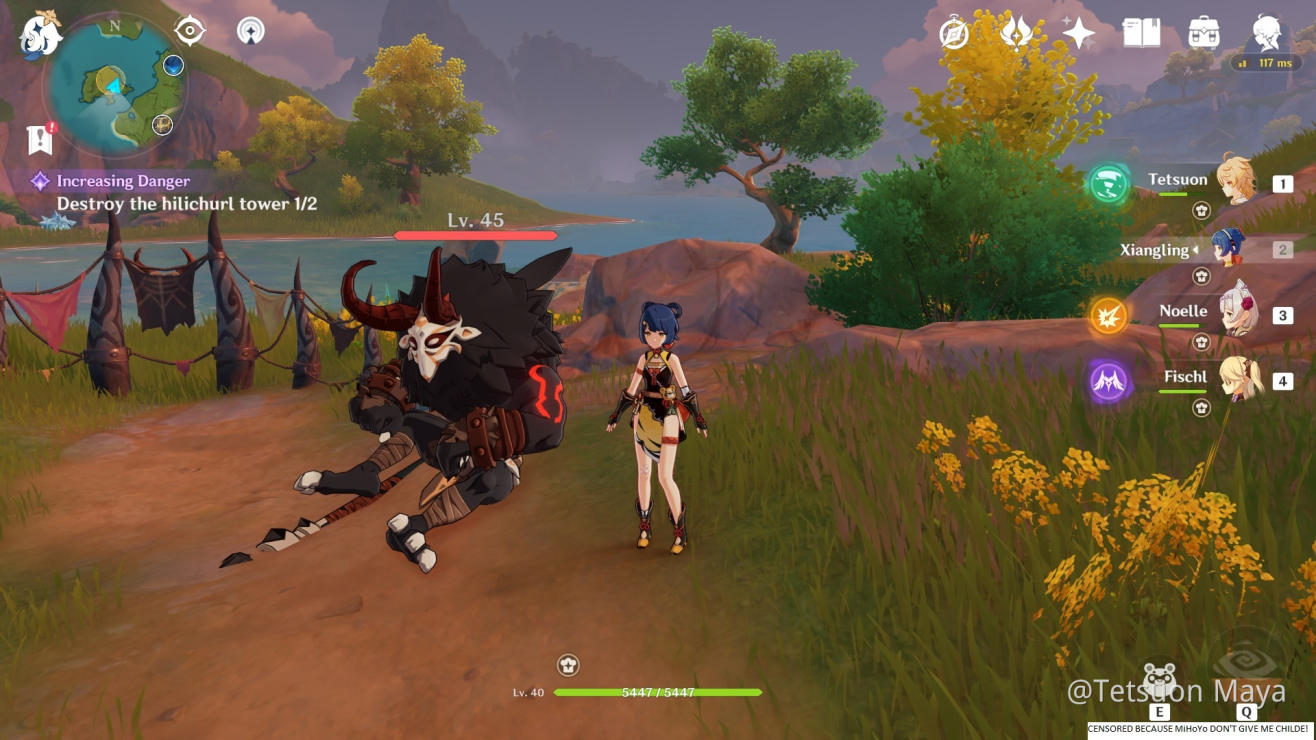This screenshot has height=740, width=1316.
Task: Open the map via the minimap
Action: [x=115, y=87]
